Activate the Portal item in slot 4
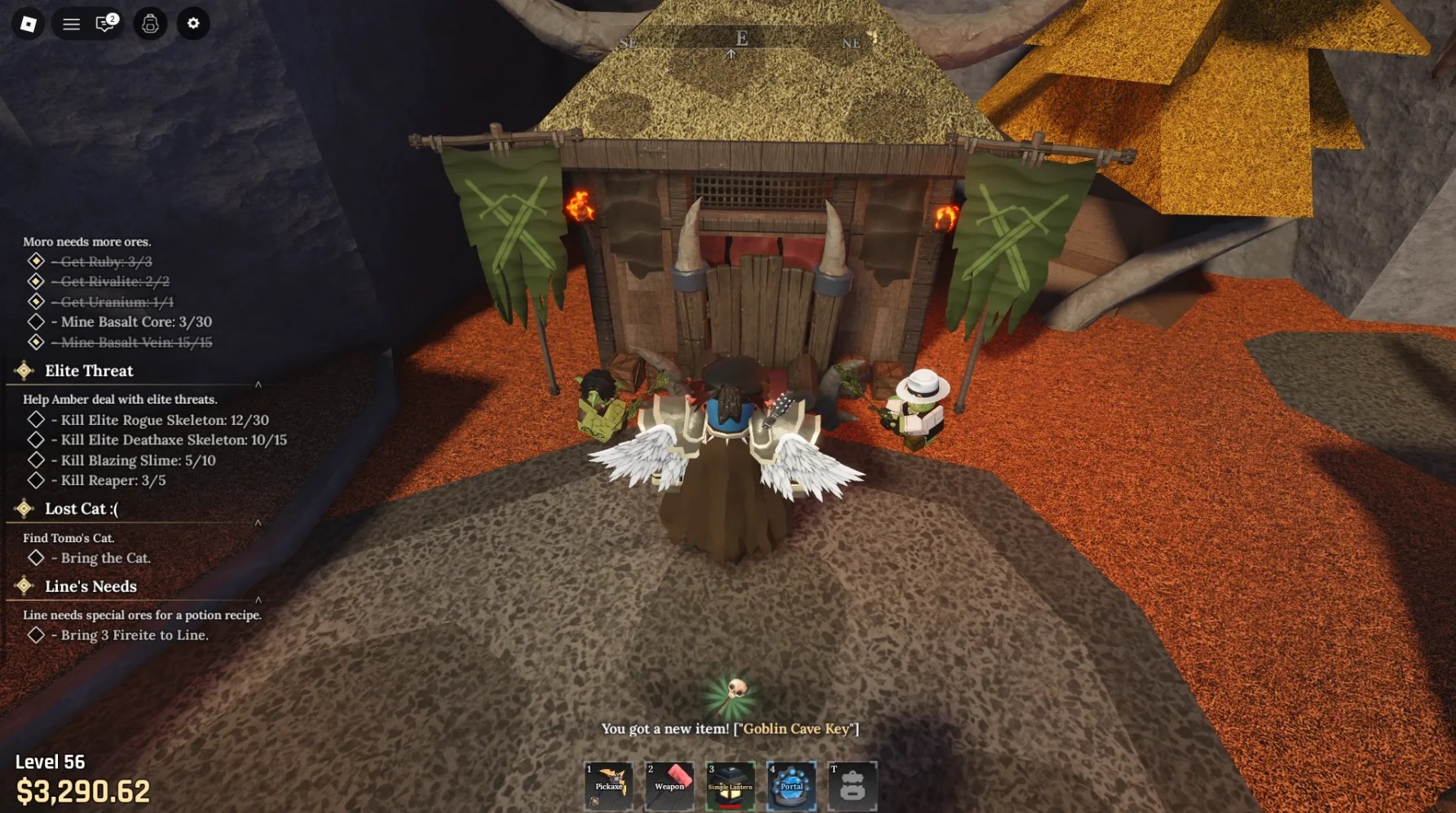Screen dimensions: 1456x813 [x=792, y=785]
